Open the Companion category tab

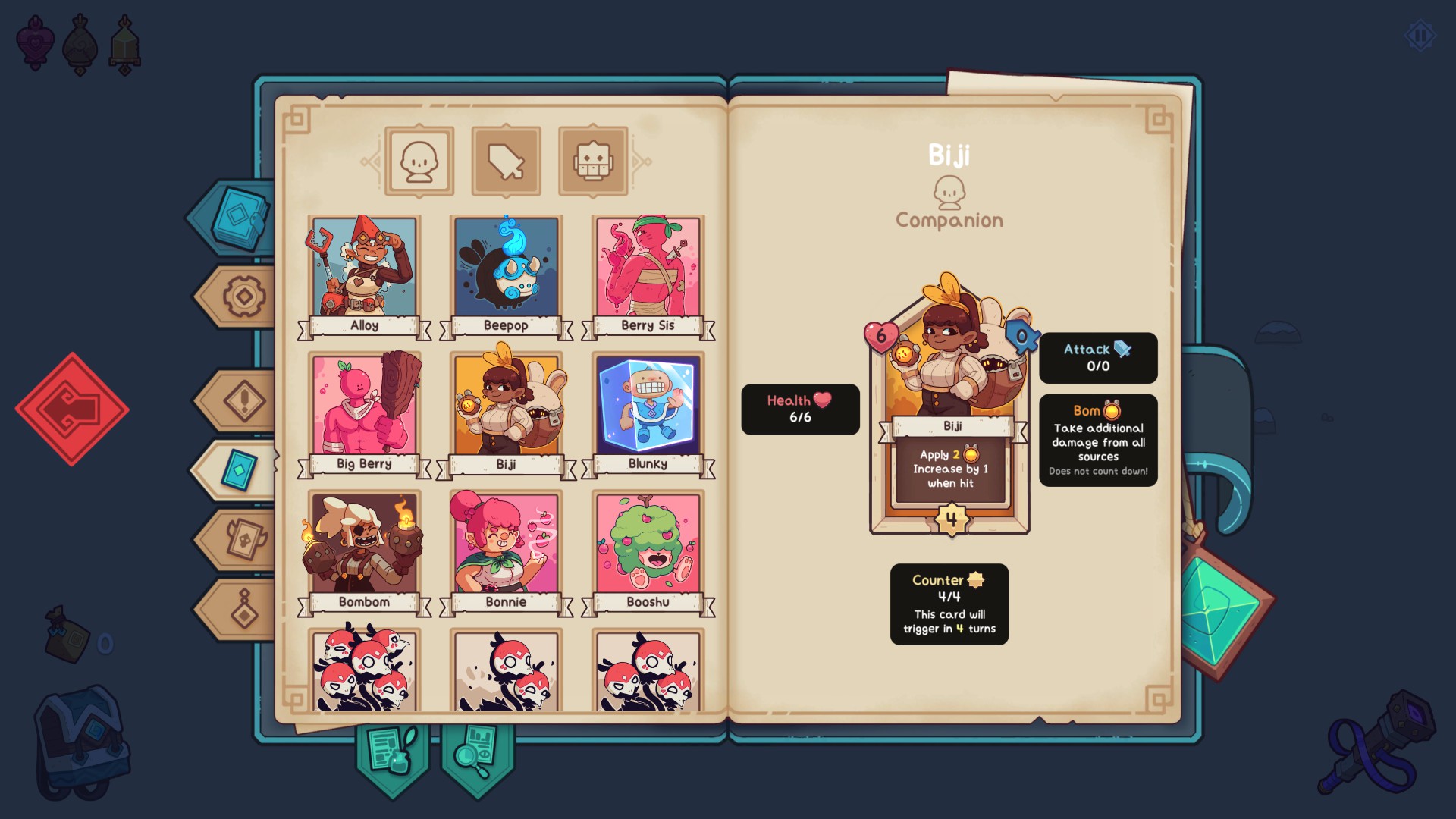tap(419, 161)
